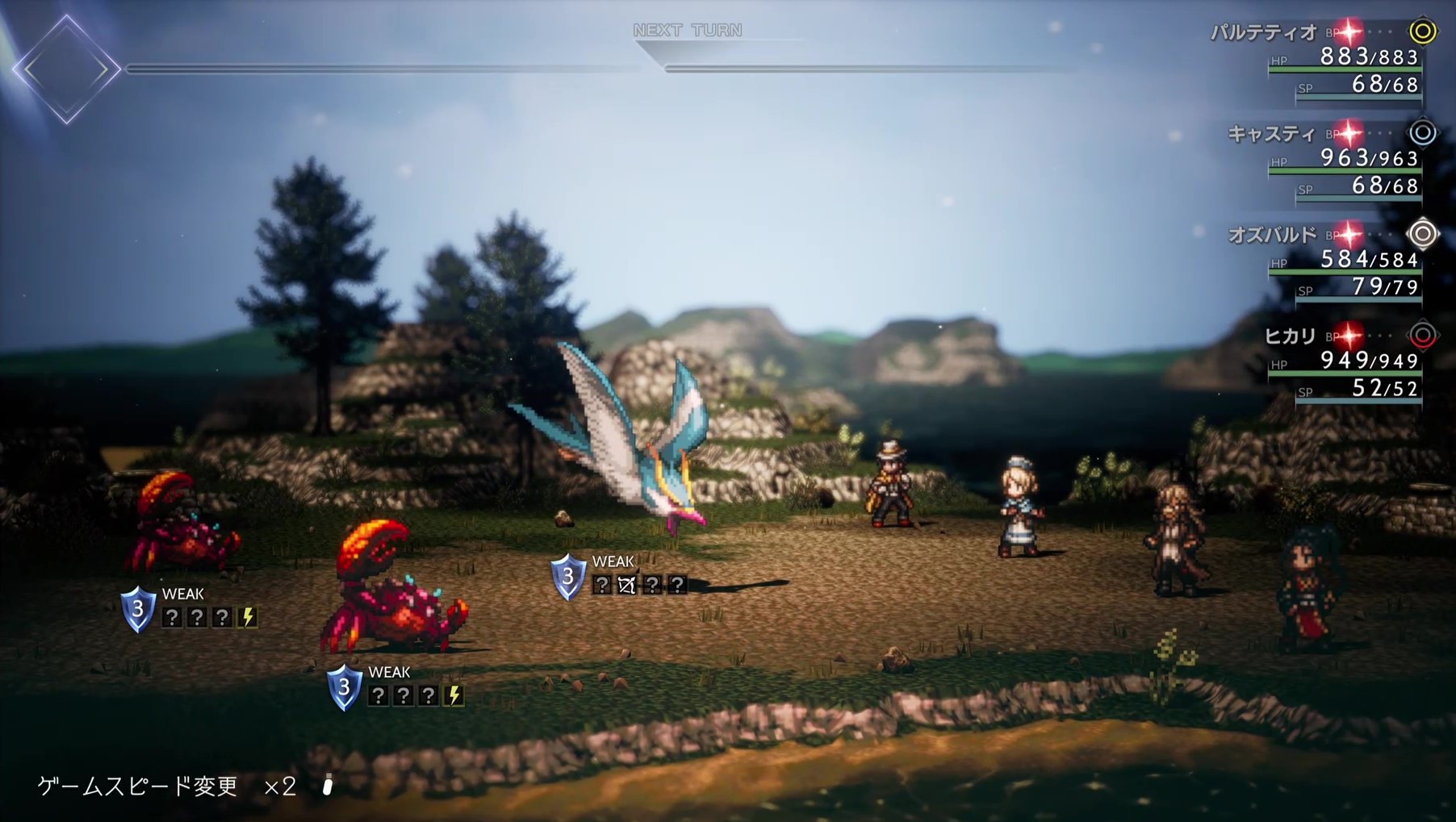Click the red job icon beside ヒカリ

coord(1423,336)
